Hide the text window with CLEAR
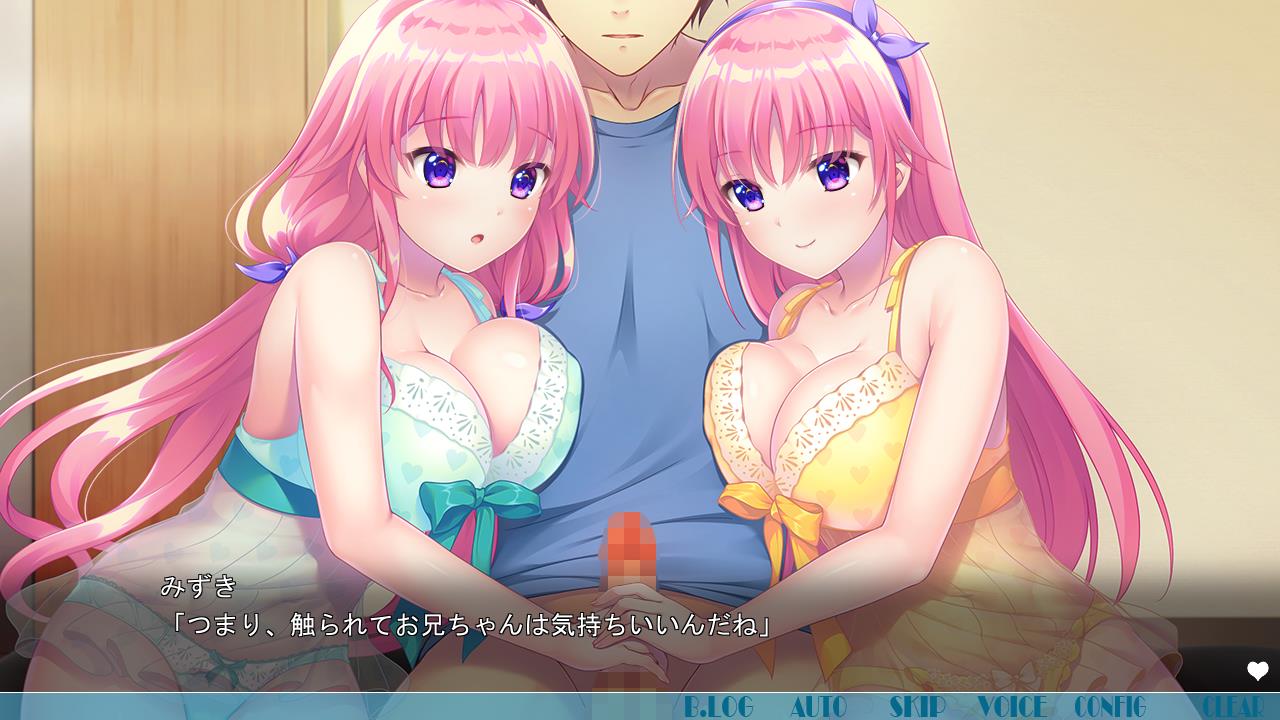The height and width of the screenshot is (720, 1280). click(x=1231, y=707)
